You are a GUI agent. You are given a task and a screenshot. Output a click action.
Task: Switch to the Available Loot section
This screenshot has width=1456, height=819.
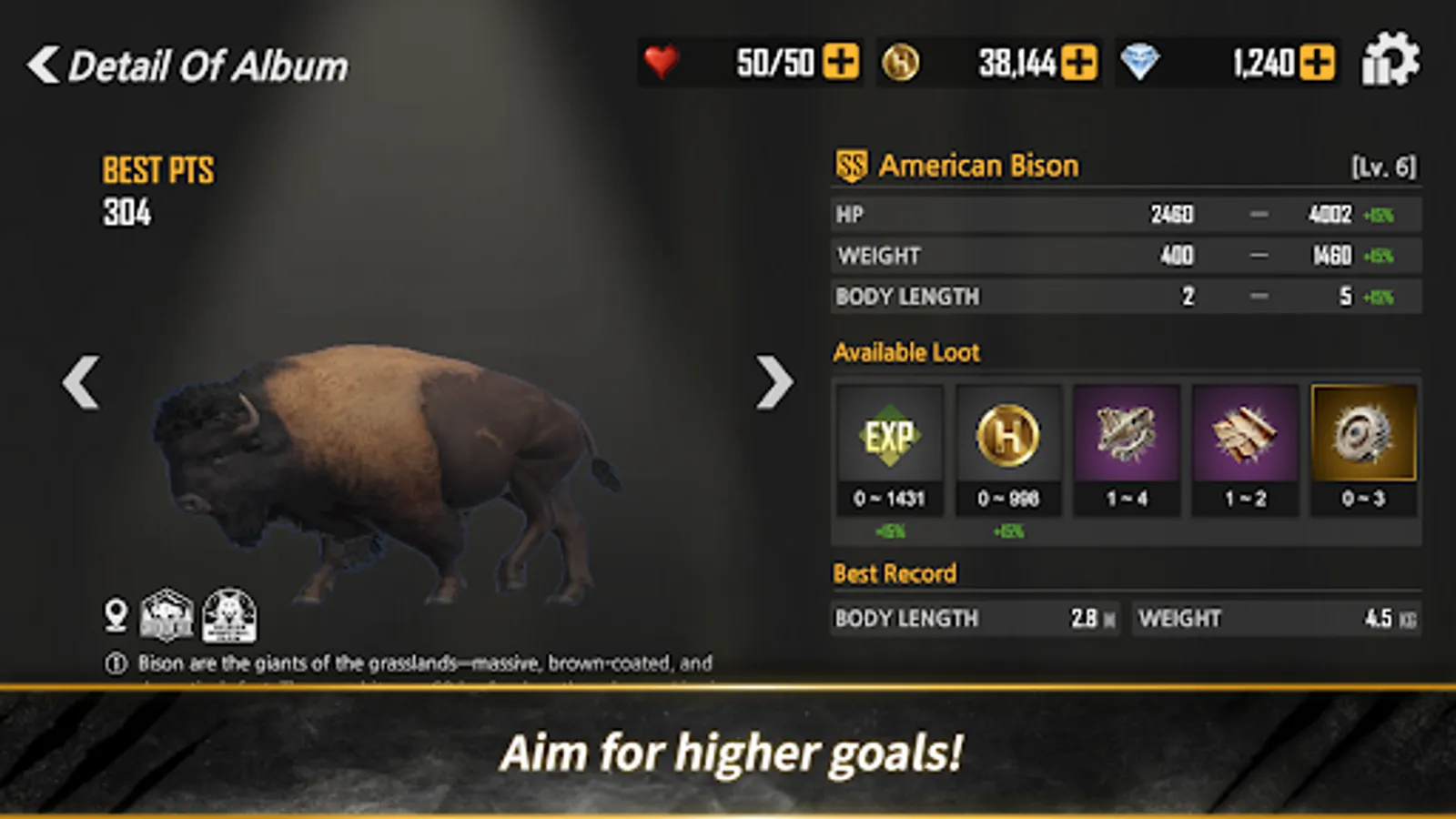pyautogui.click(x=905, y=352)
